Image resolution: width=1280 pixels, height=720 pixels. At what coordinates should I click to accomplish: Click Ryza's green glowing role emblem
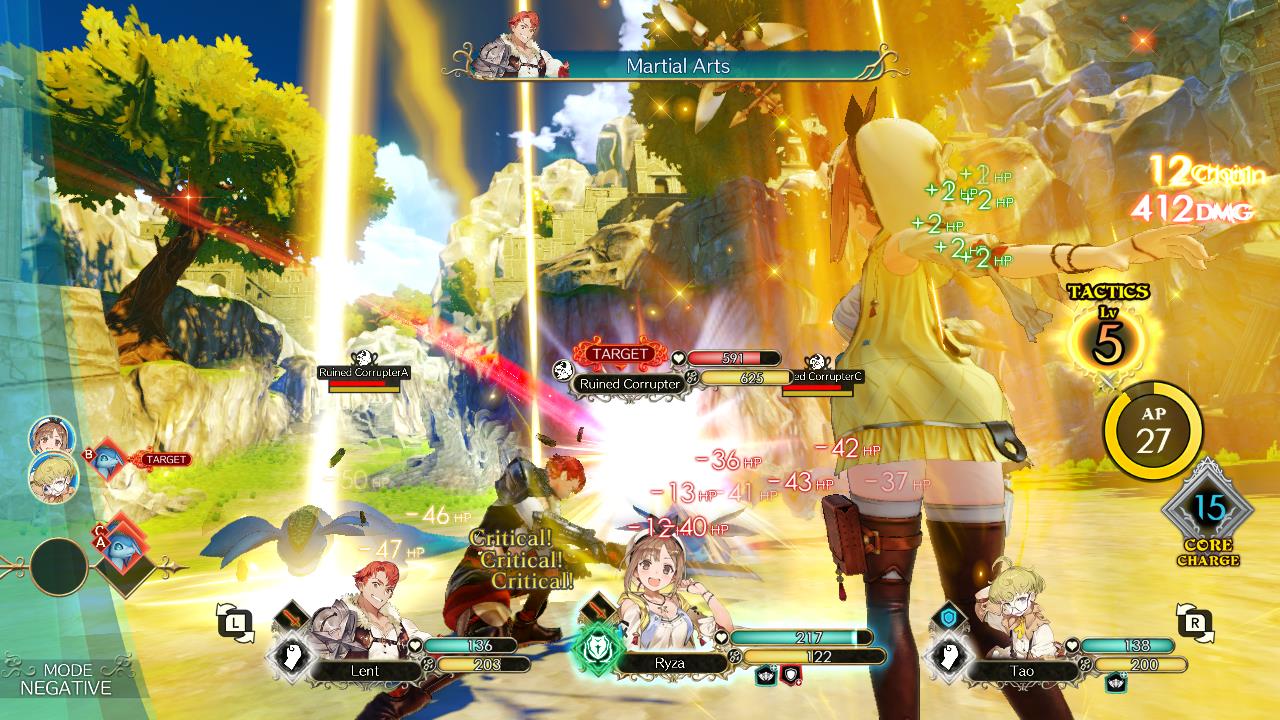pyautogui.click(x=594, y=653)
